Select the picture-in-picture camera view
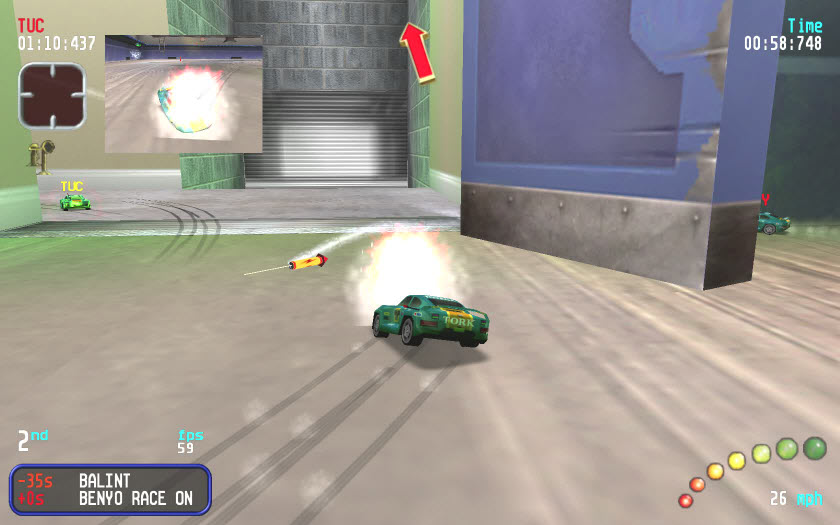Viewport: 840px width, 525px height. (x=183, y=94)
